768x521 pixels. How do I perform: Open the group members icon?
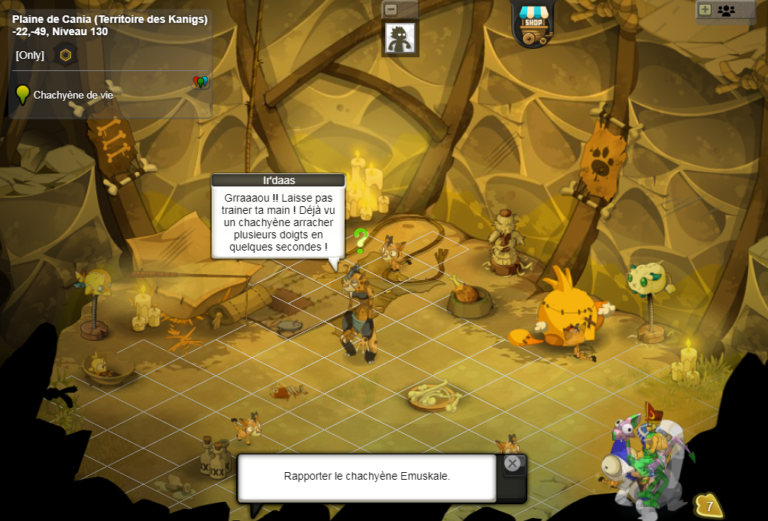click(726, 10)
